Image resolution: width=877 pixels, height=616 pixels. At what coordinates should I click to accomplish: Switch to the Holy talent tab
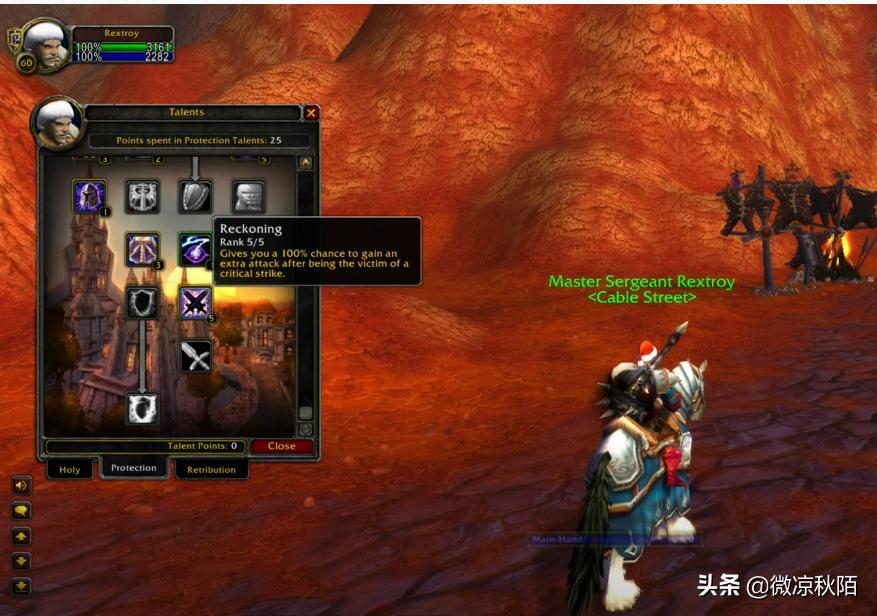[x=70, y=469]
